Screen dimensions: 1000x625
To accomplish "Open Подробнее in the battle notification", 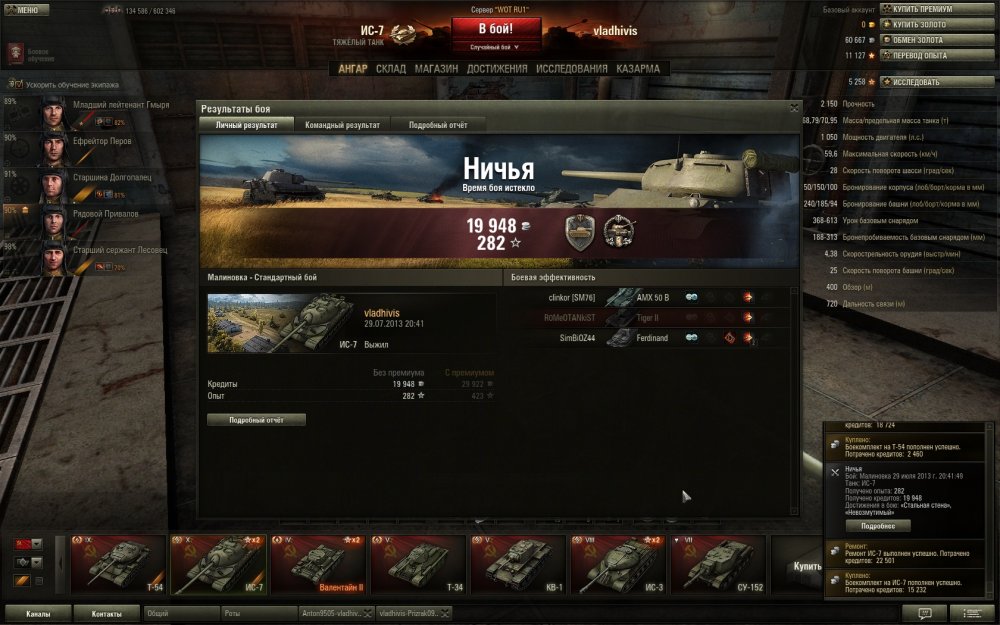I will click(878, 525).
